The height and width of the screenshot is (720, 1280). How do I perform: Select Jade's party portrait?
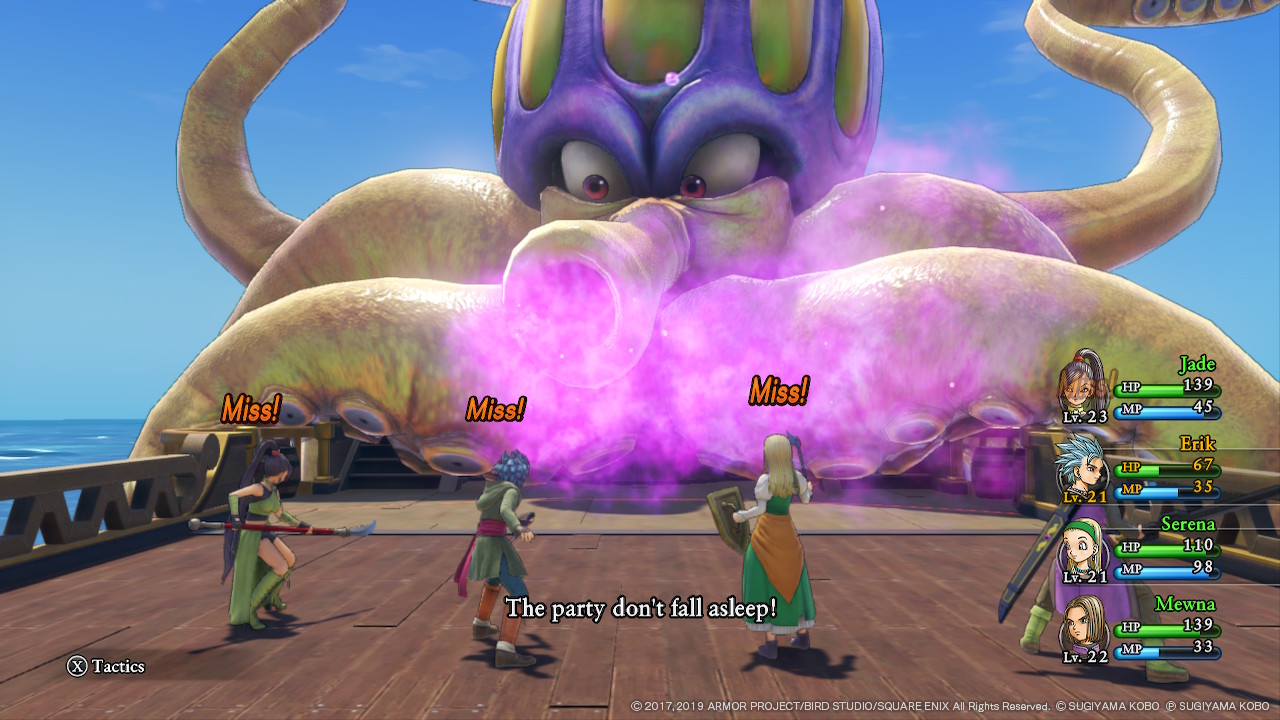click(1084, 383)
